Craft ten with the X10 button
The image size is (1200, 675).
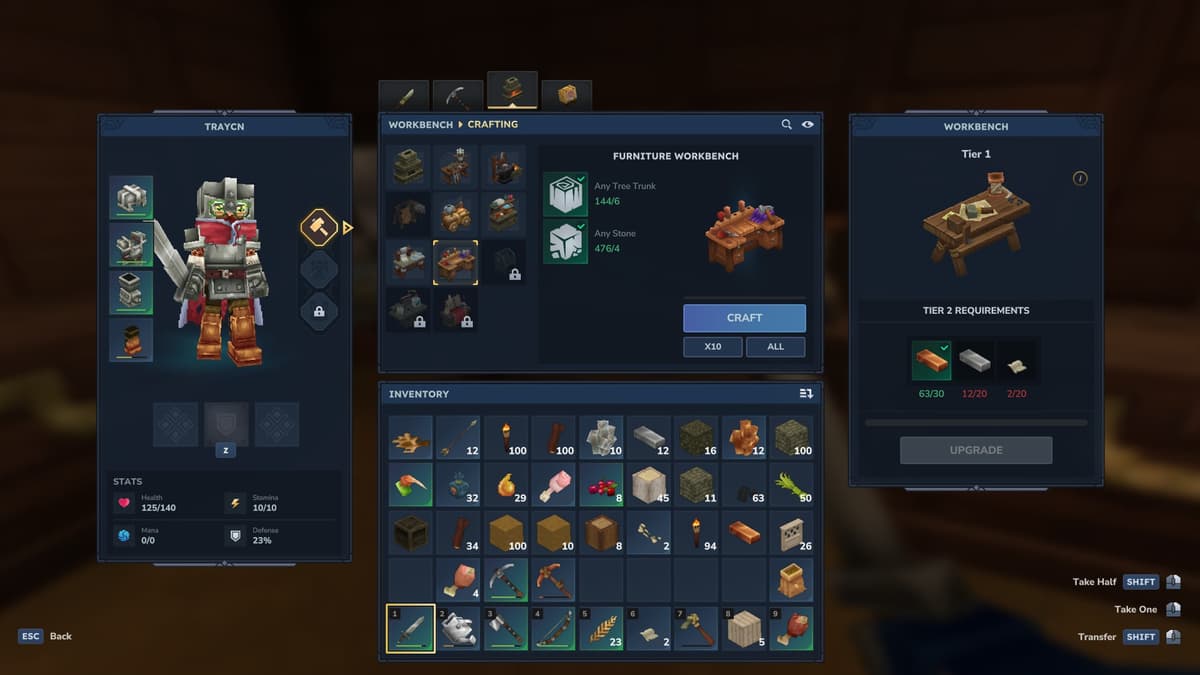pos(713,347)
